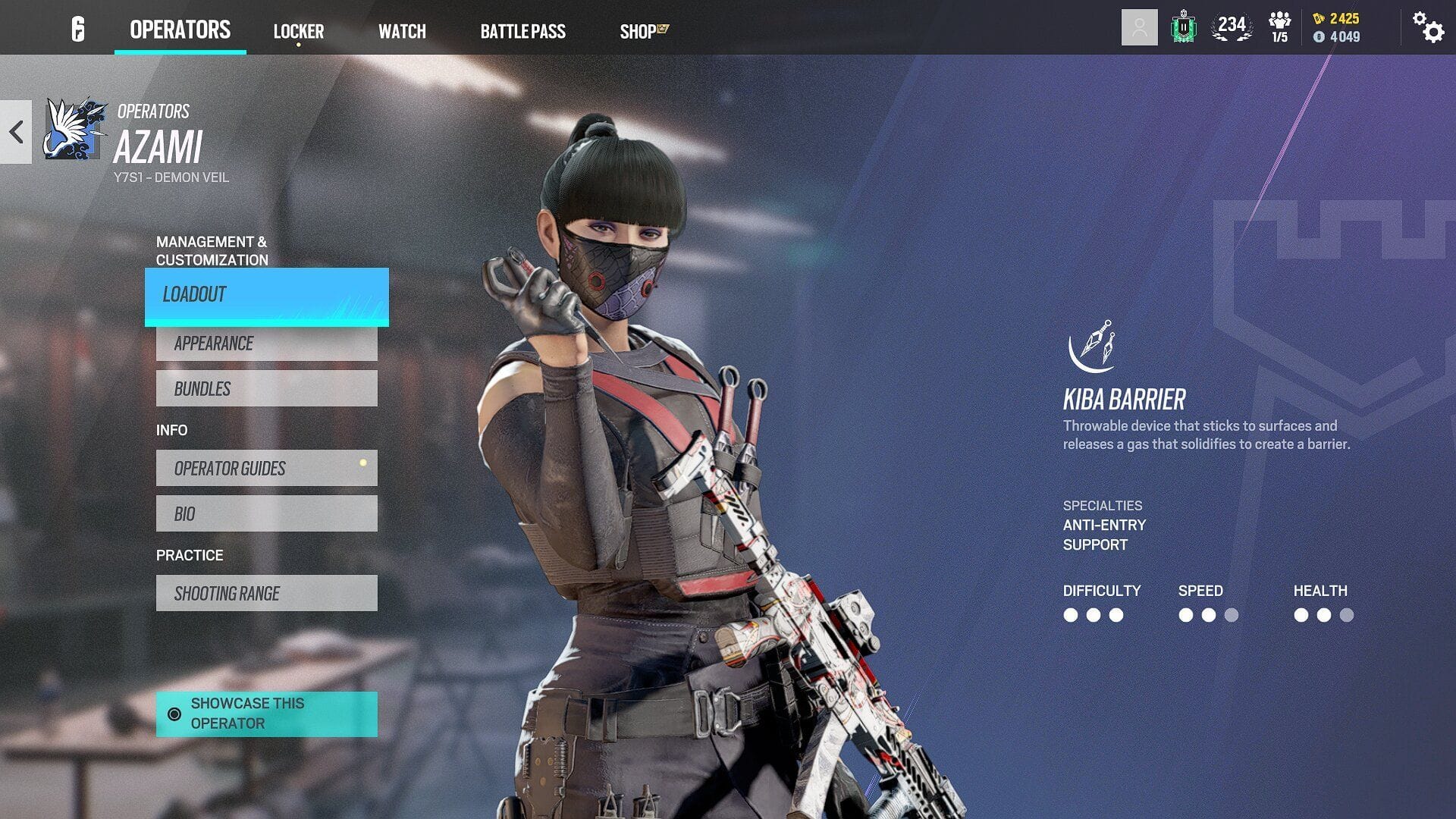Open Azami's Bio page
The image size is (1456, 819).
click(265, 513)
